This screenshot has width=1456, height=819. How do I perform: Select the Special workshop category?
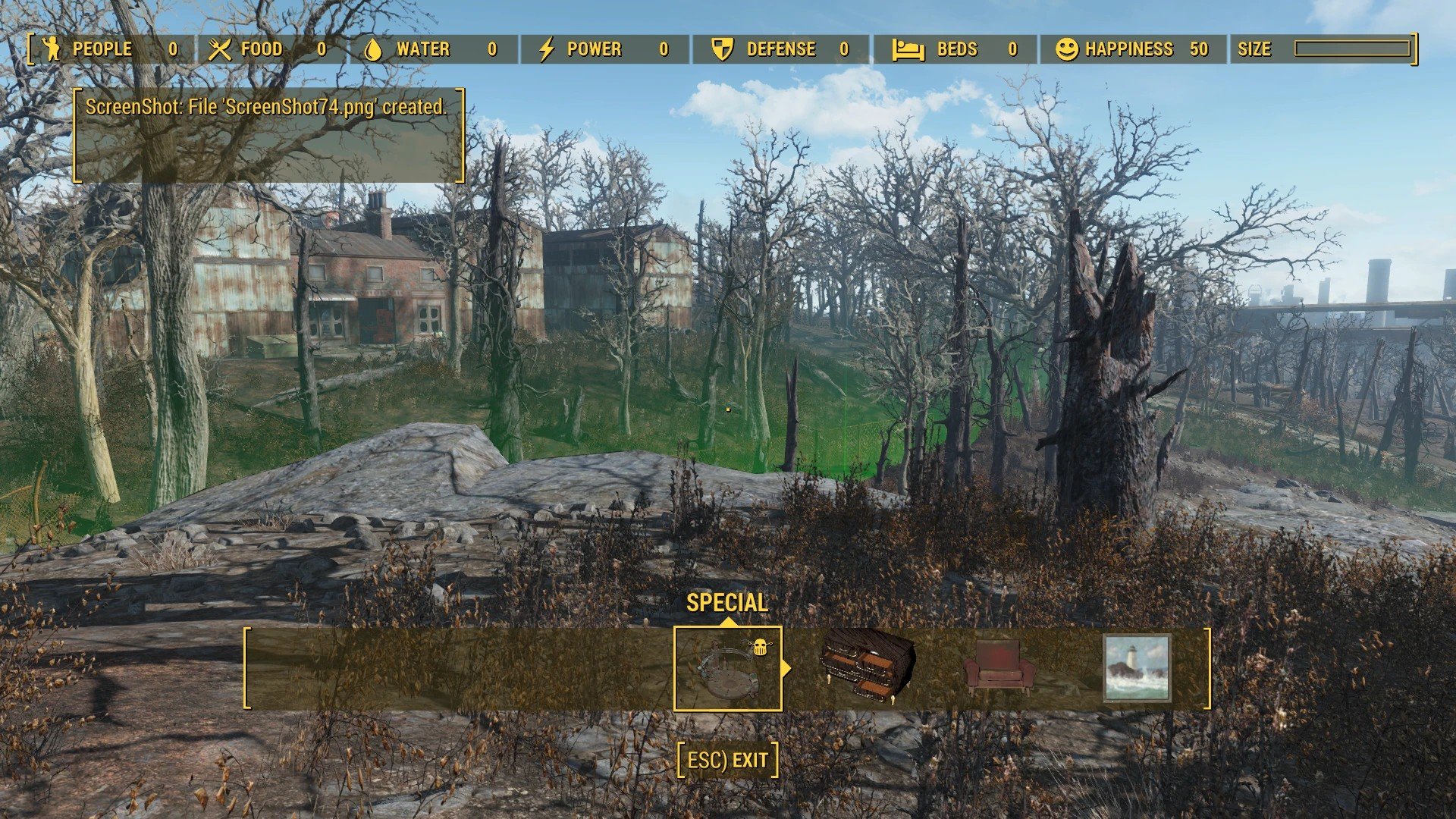[727, 669]
